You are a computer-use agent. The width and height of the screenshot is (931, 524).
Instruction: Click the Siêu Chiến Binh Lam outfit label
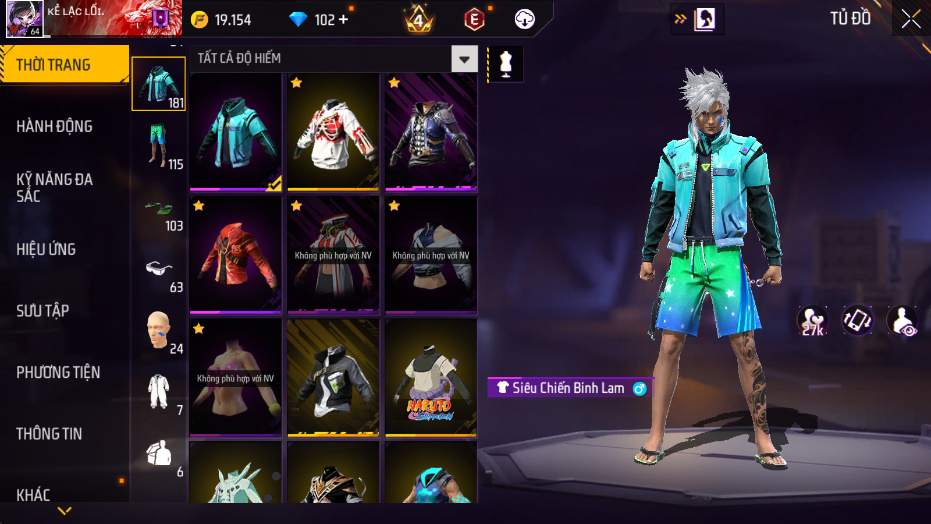pyautogui.click(x=569, y=388)
